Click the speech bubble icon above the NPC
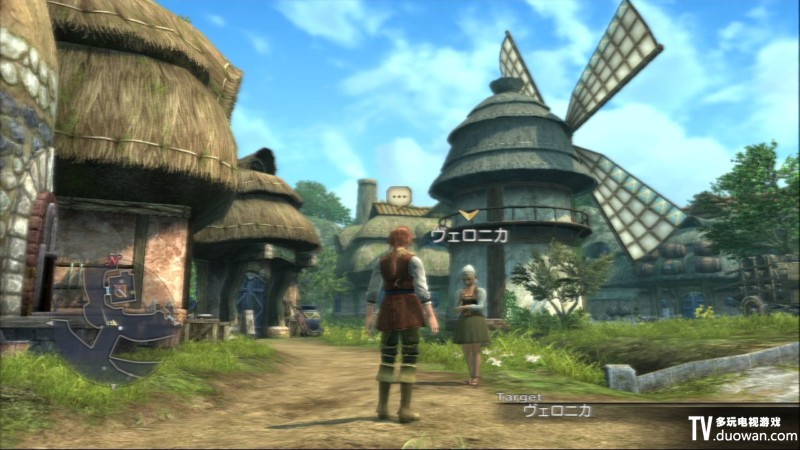Screen dimensions: 800x450 click(x=400, y=196)
